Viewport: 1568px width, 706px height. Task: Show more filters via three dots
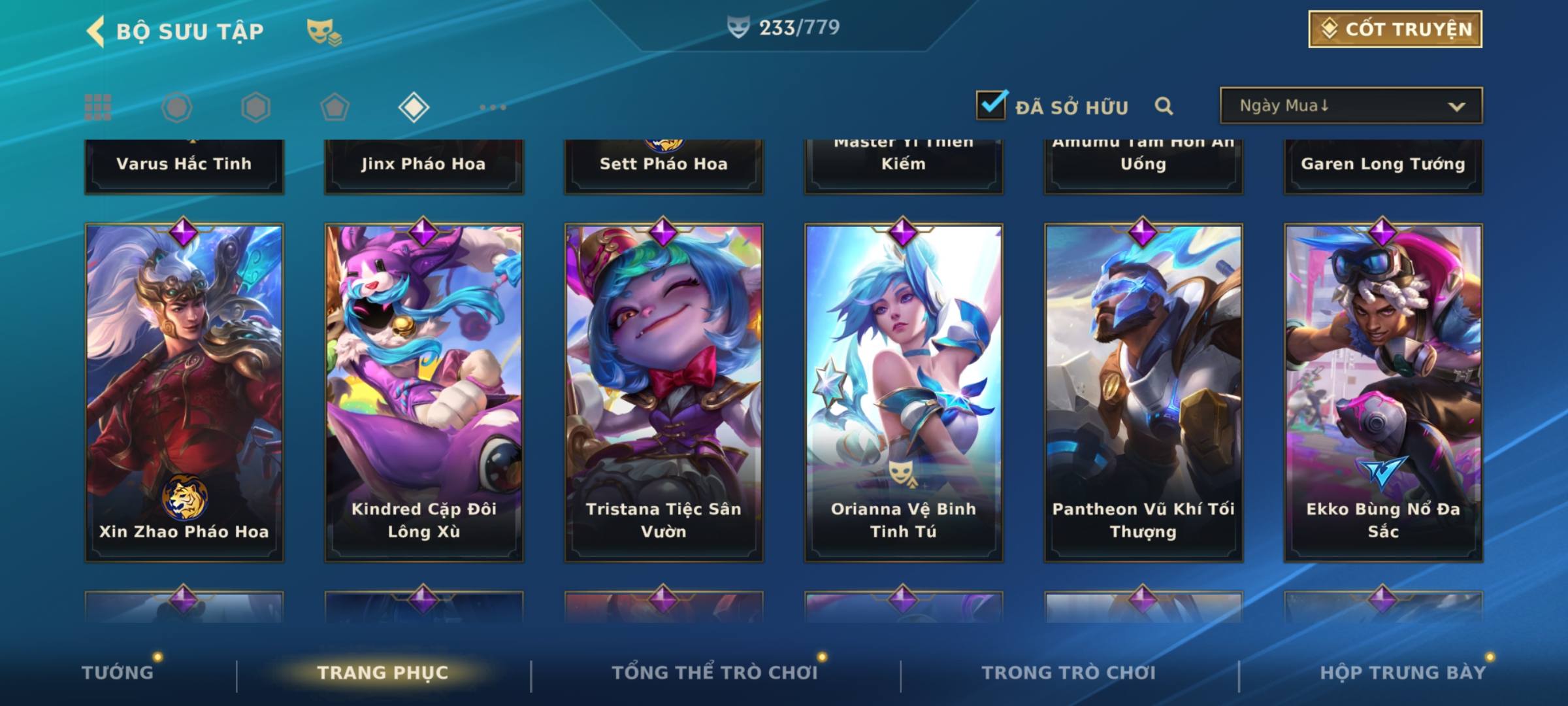point(493,107)
